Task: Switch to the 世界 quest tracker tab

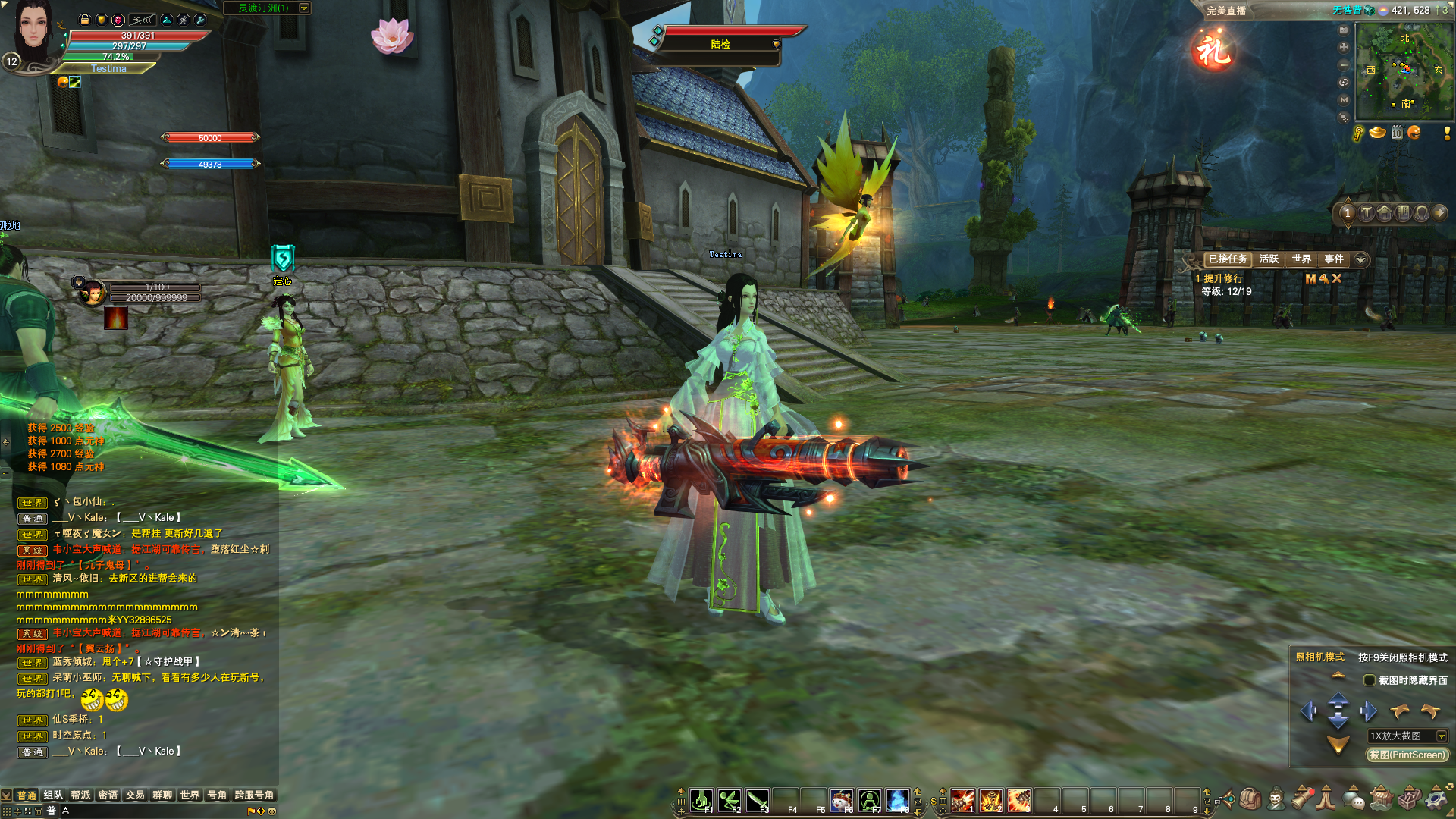Action: tap(1301, 259)
